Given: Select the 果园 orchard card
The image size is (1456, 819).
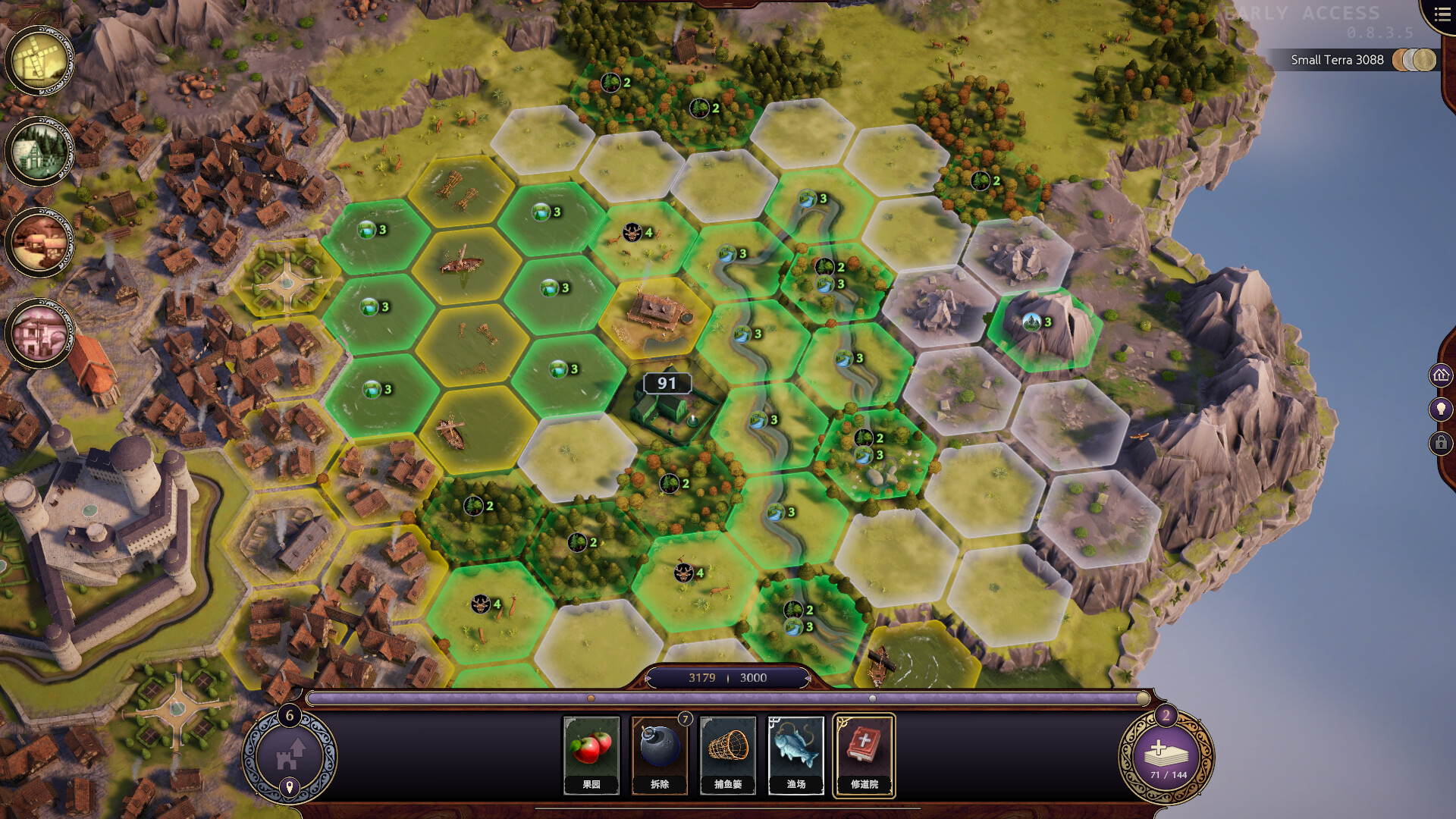Looking at the screenshot, I should (591, 755).
